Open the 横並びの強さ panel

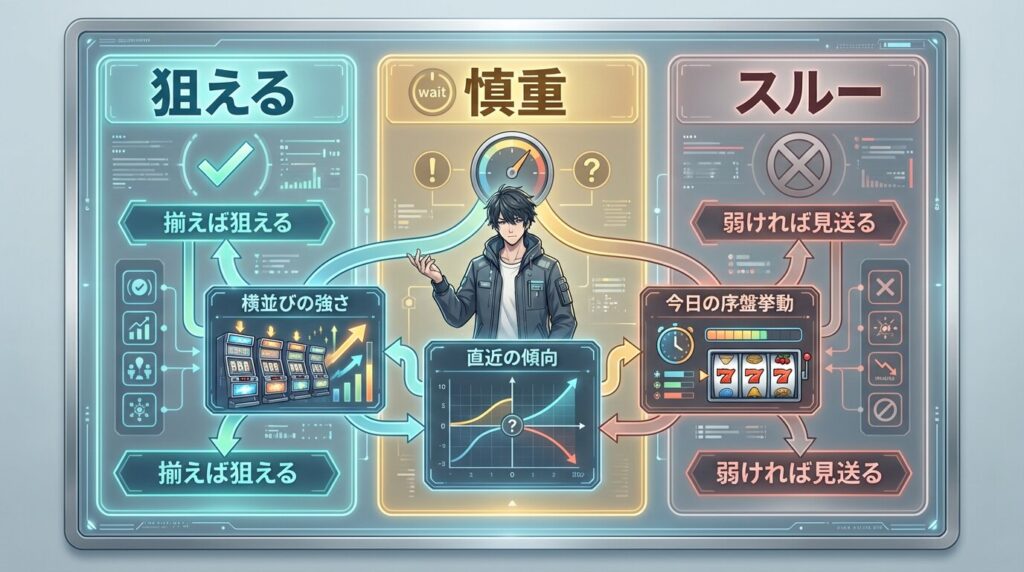[299, 350]
